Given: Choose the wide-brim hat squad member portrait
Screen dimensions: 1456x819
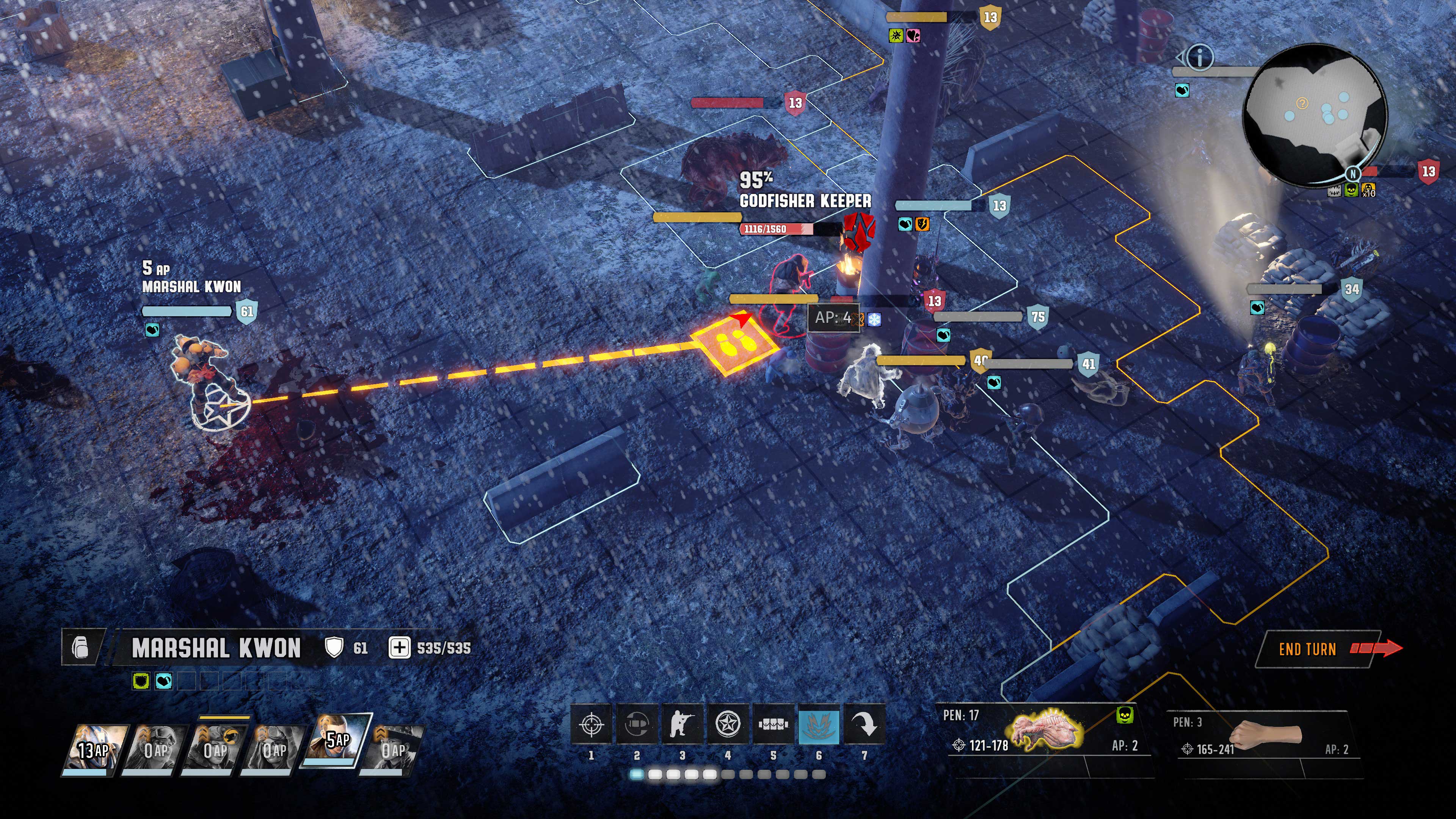Looking at the screenshot, I should tap(394, 749).
